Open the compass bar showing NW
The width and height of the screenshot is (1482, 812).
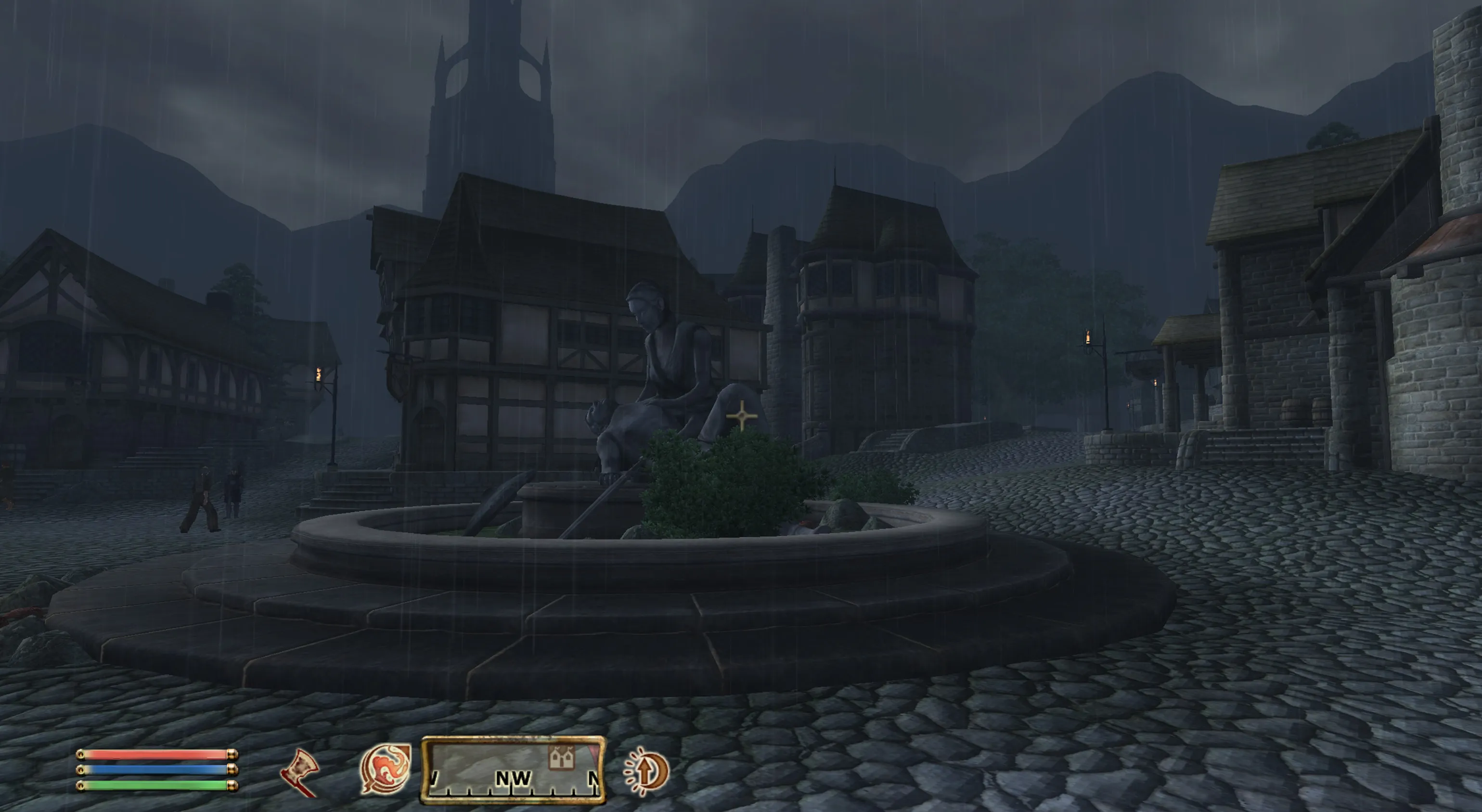click(x=513, y=771)
